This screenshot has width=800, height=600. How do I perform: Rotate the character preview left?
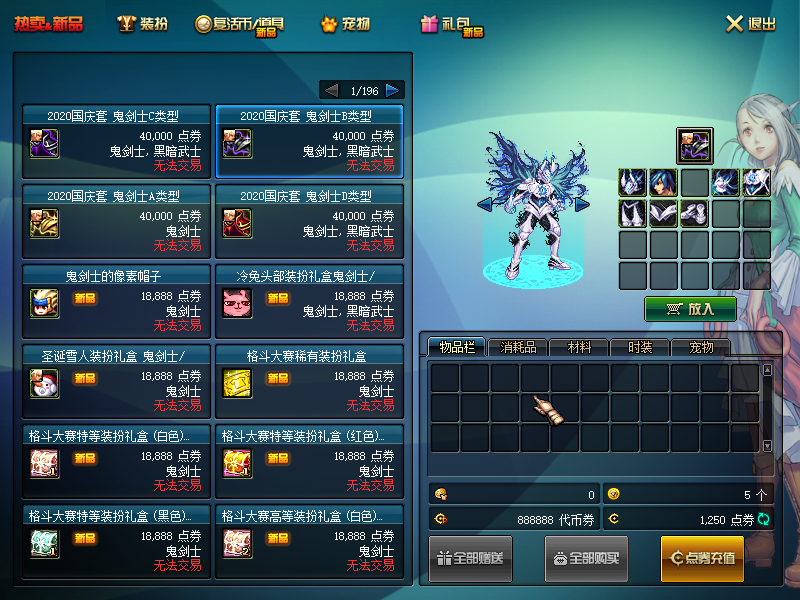(484, 205)
